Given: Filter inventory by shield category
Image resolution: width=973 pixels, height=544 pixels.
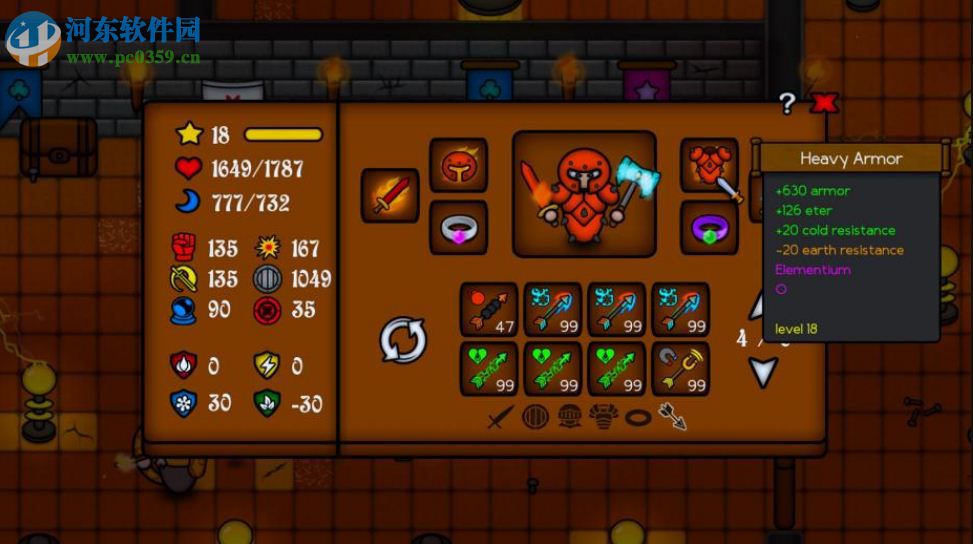Looking at the screenshot, I should [535, 417].
